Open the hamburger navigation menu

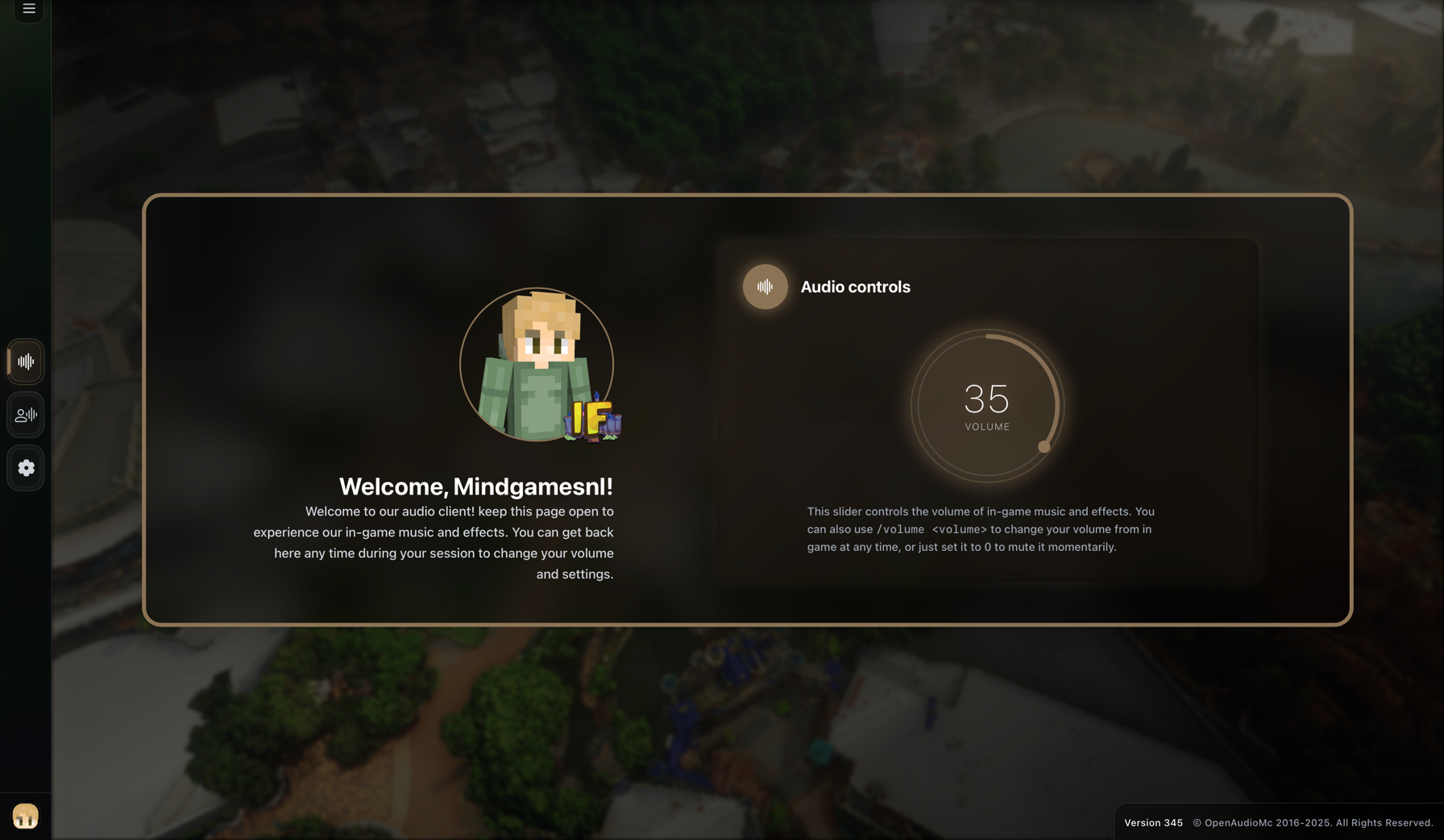(x=28, y=10)
